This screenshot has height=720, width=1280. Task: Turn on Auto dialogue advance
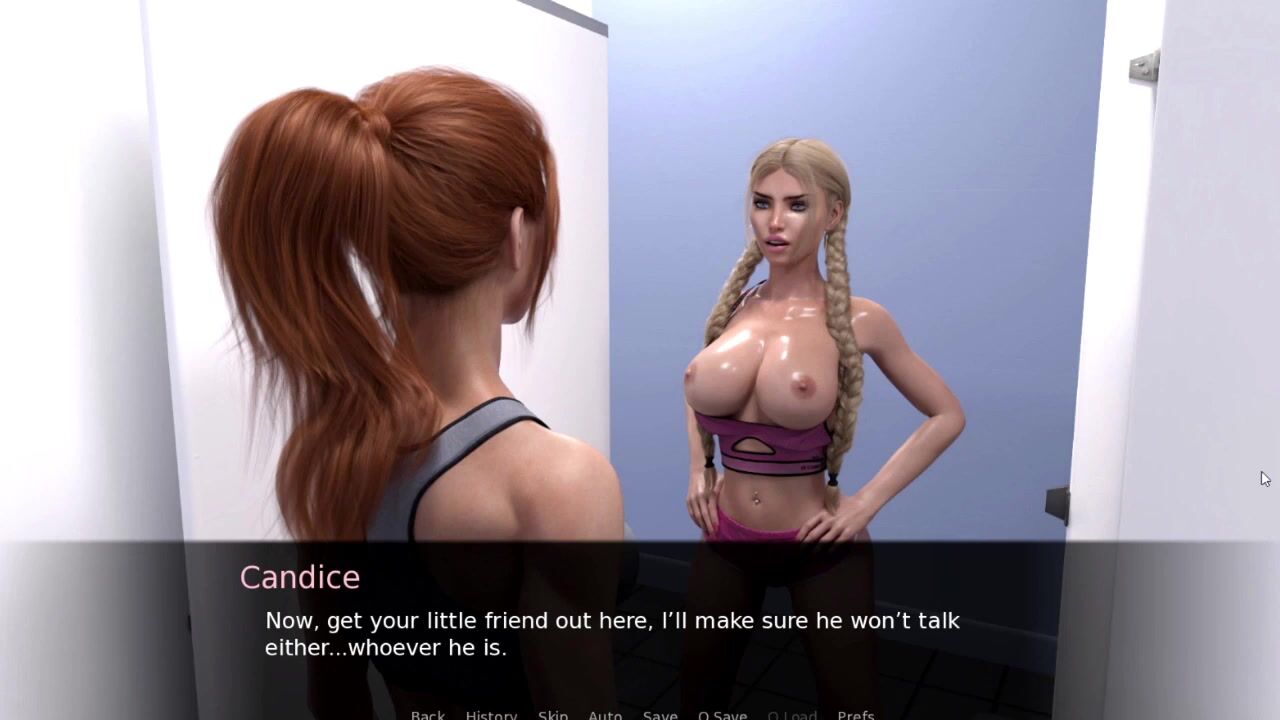click(605, 715)
